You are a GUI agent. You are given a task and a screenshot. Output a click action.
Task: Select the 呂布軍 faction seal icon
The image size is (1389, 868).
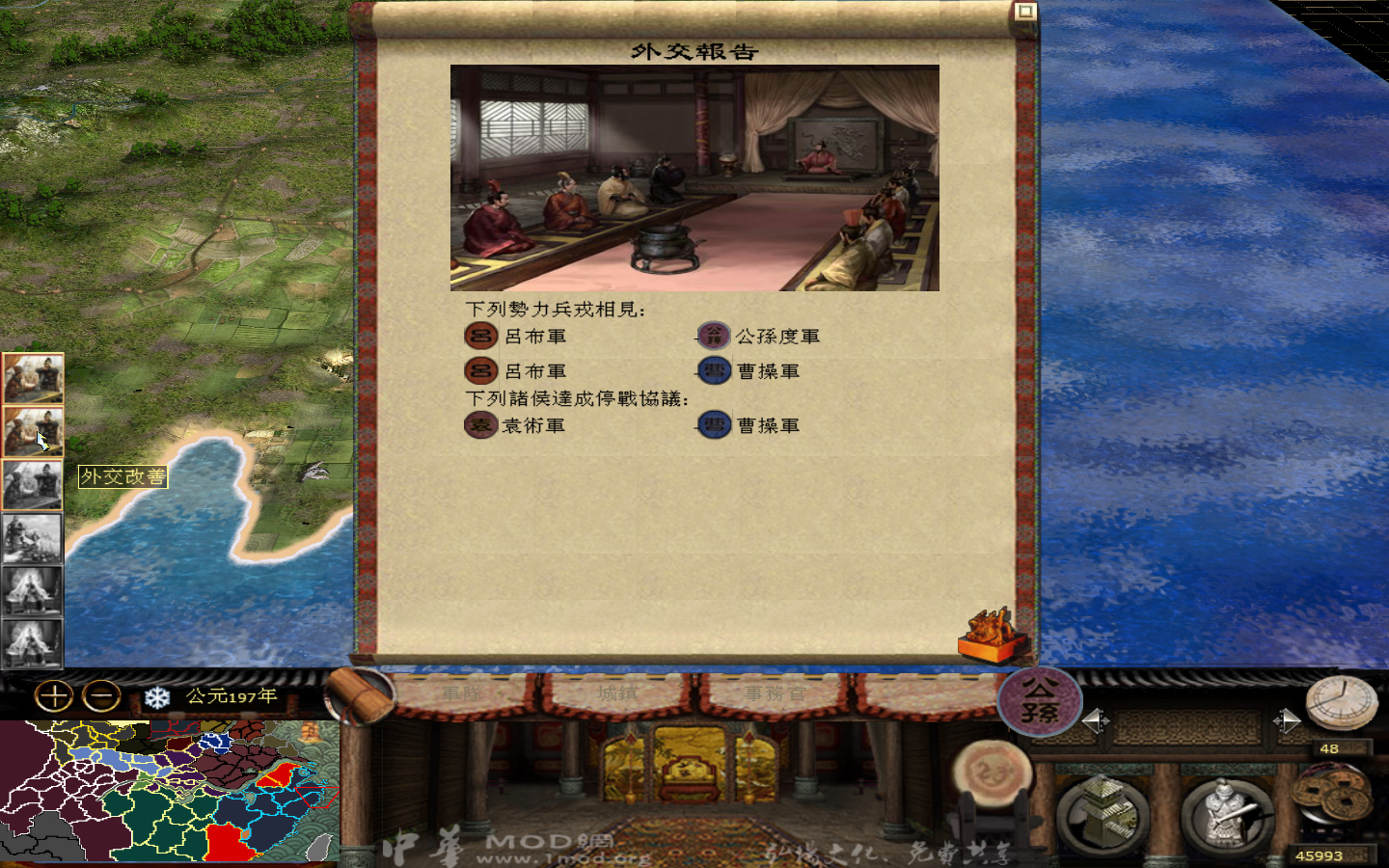click(x=479, y=335)
